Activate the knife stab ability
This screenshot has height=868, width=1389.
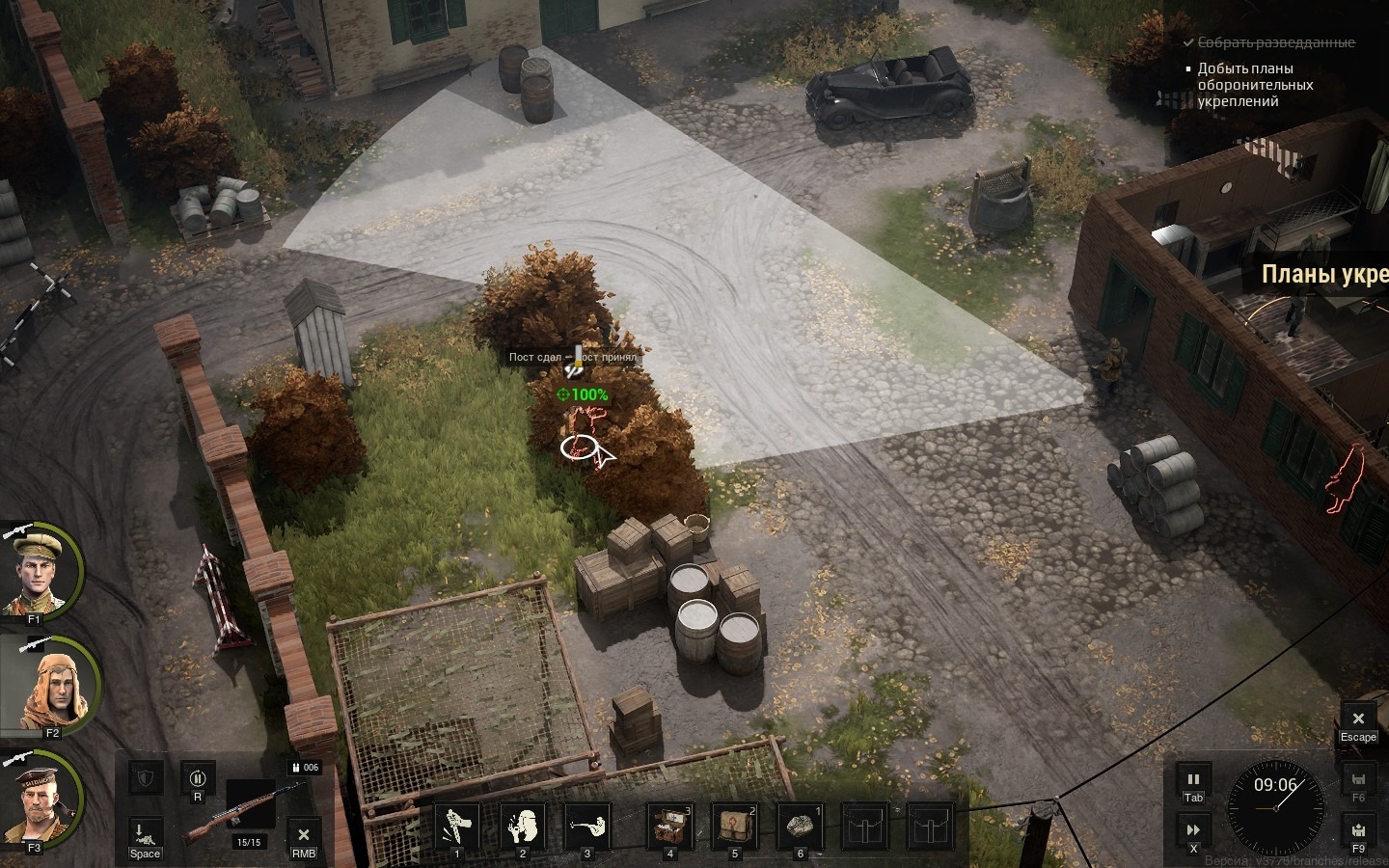tap(457, 827)
